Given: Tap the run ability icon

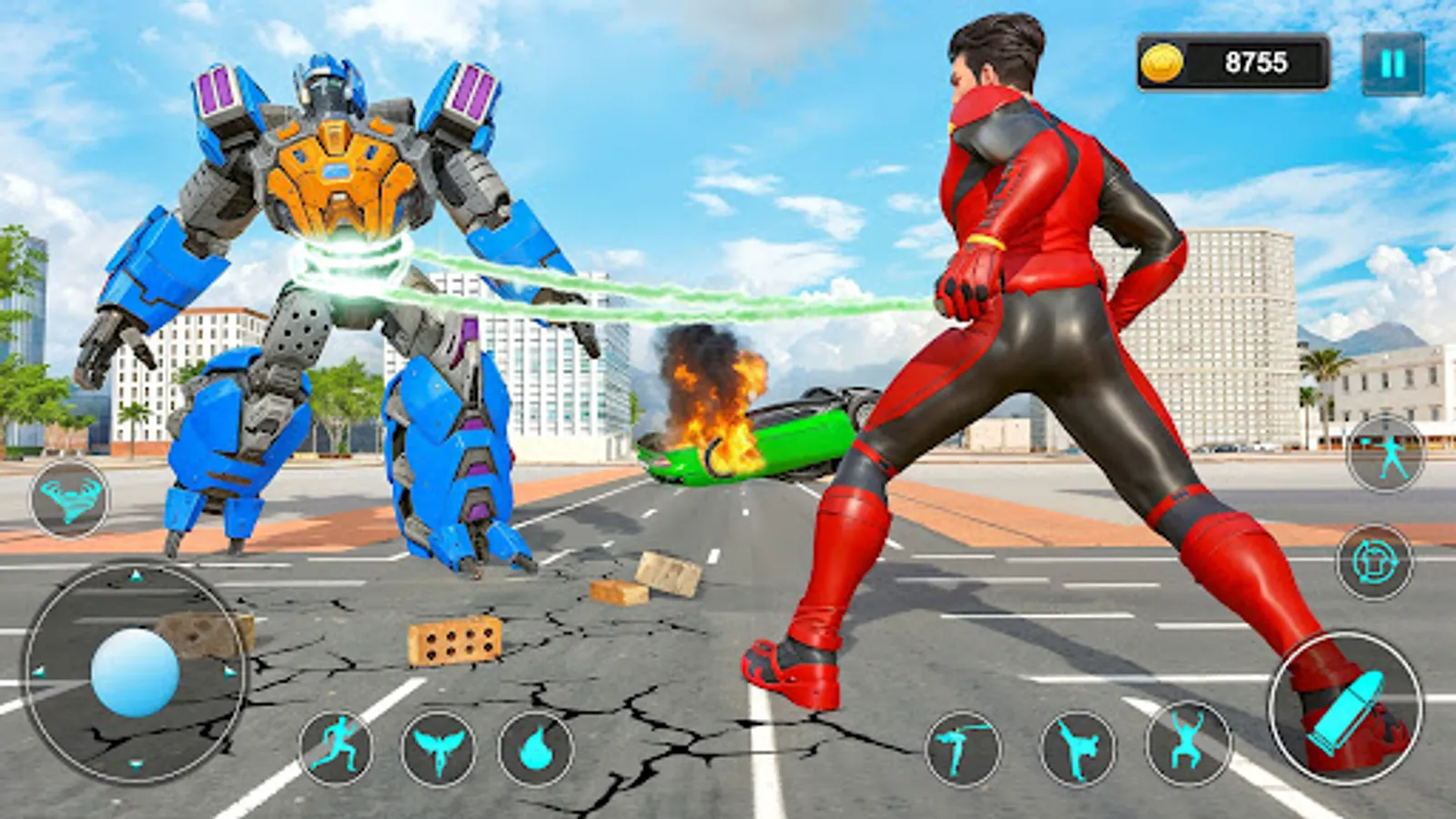Looking at the screenshot, I should click(337, 750).
